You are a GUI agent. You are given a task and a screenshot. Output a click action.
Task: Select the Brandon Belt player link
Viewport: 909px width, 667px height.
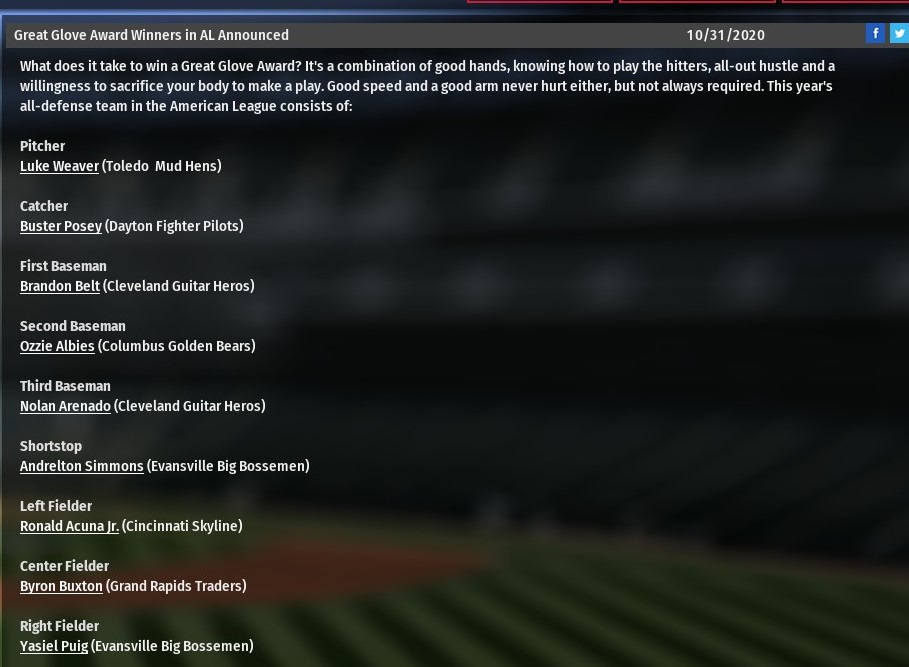[x=60, y=286]
